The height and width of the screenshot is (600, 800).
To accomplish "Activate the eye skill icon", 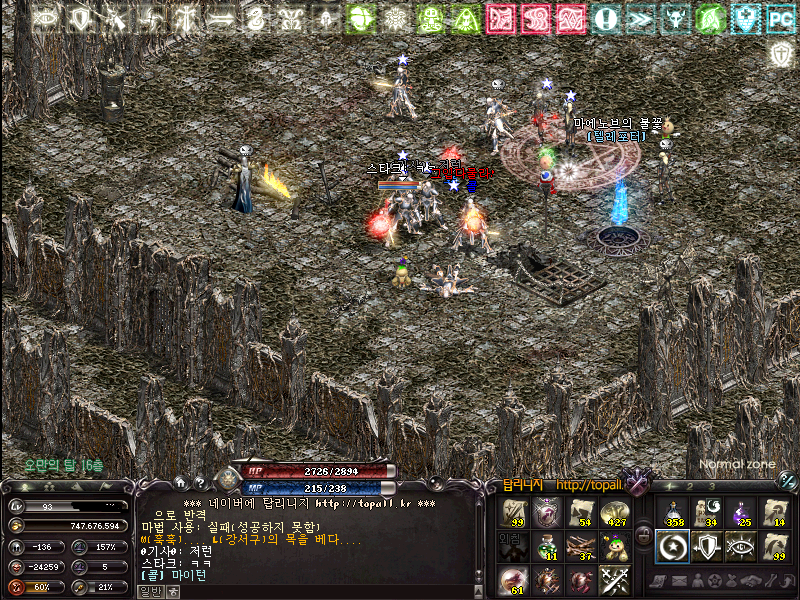I will (742, 547).
